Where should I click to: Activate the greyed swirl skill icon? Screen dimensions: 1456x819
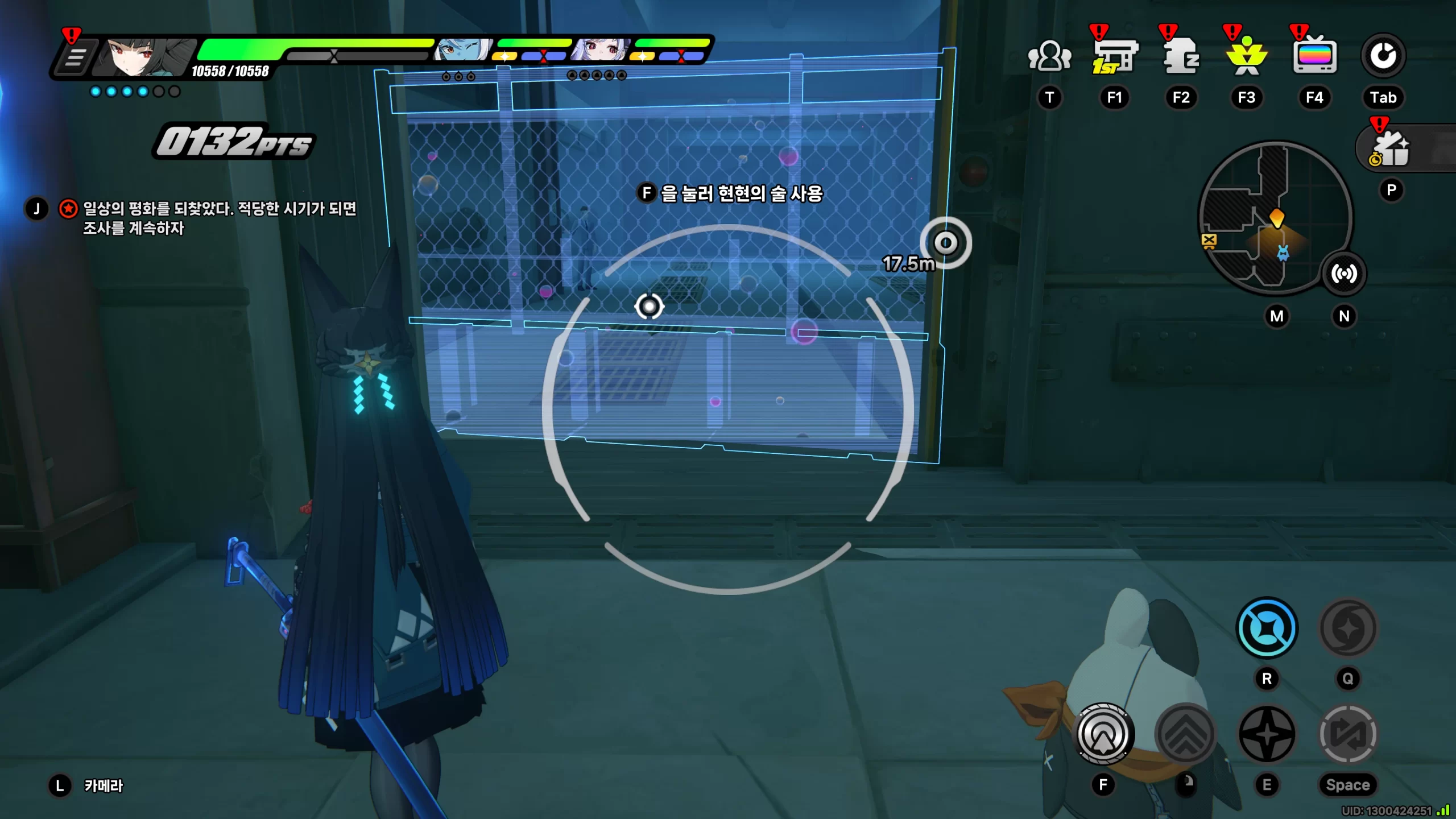(1348, 628)
